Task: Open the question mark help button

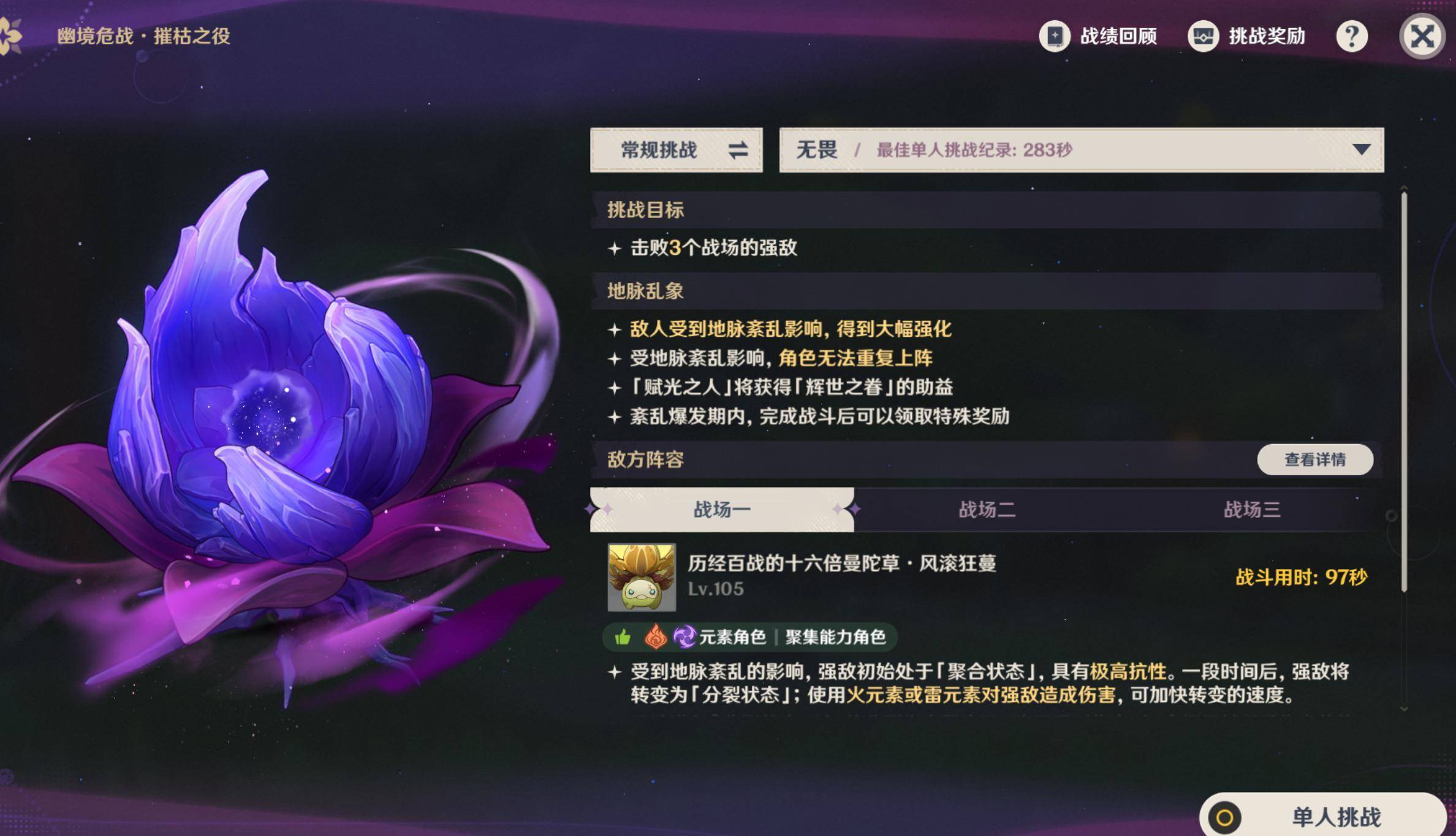Action: pyautogui.click(x=1351, y=37)
